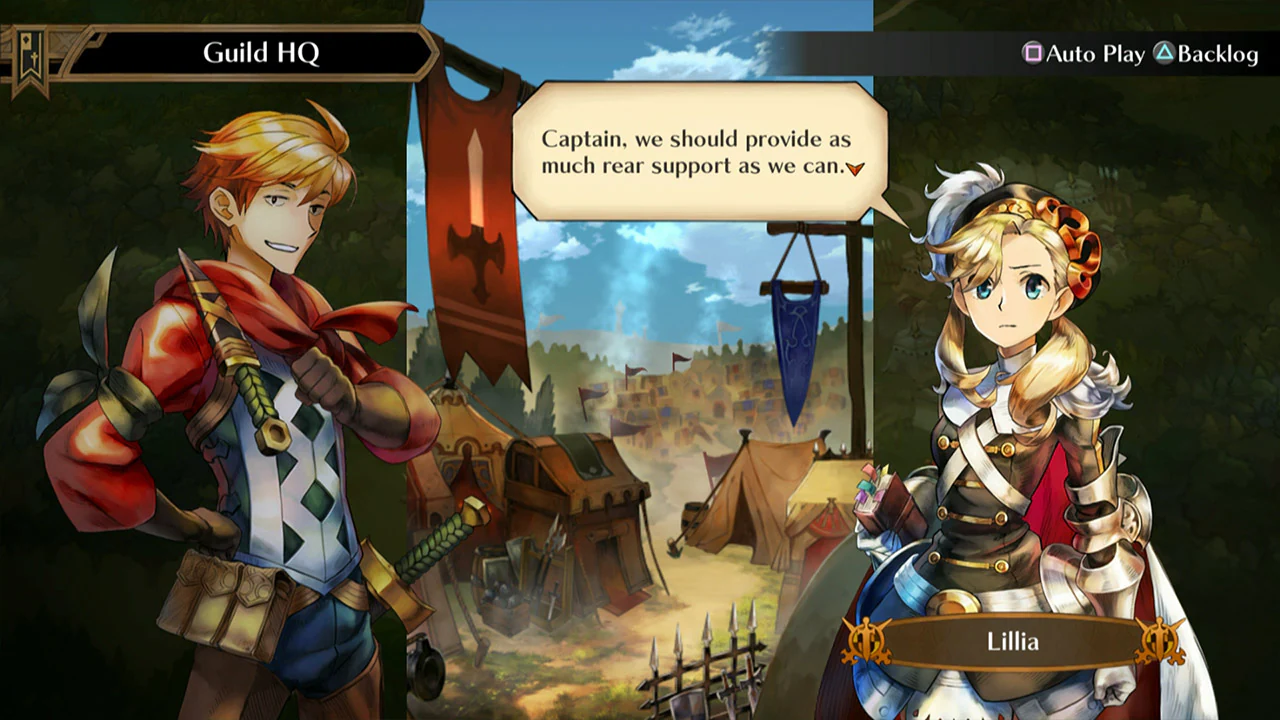1280x720 pixels.
Task: Select the Guild HQ header banner
Action: click(x=260, y=52)
